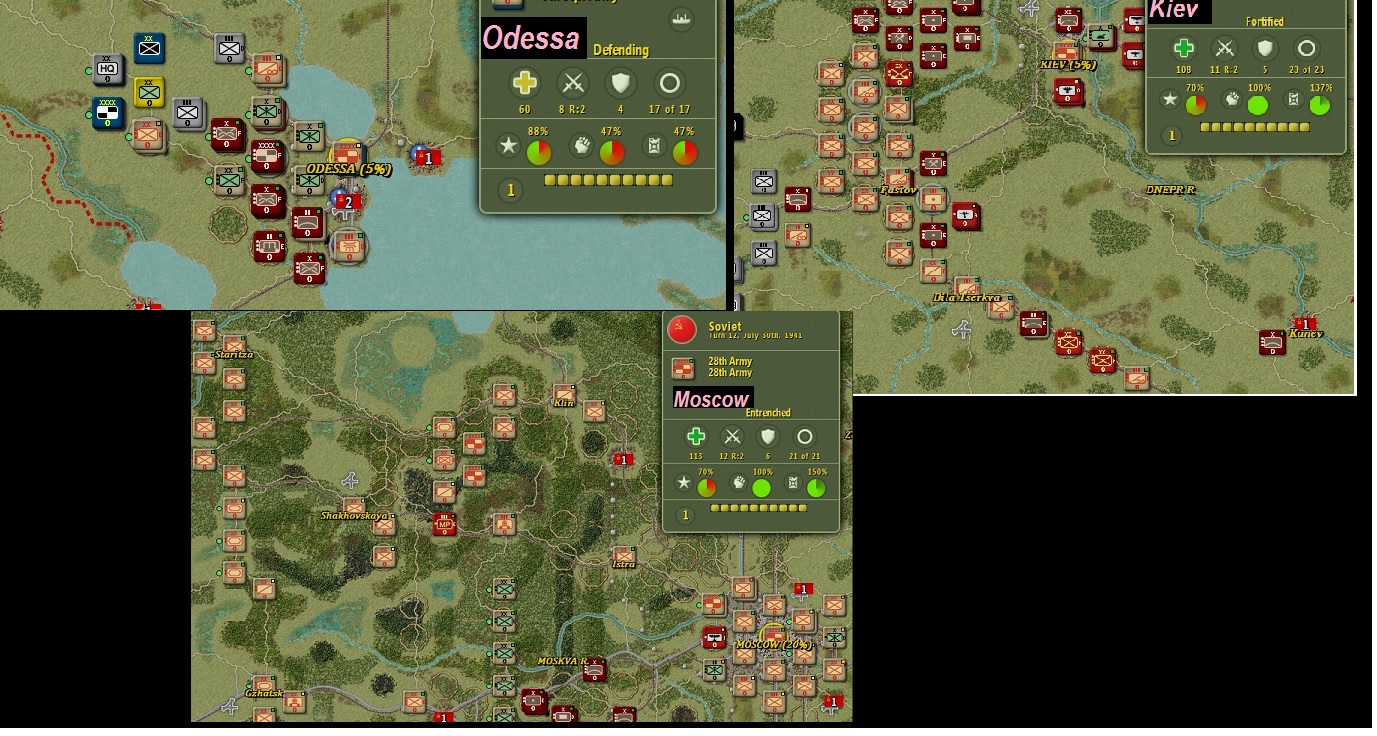Click the Soviet flag roundel in Moscow panel

point(682,328)
